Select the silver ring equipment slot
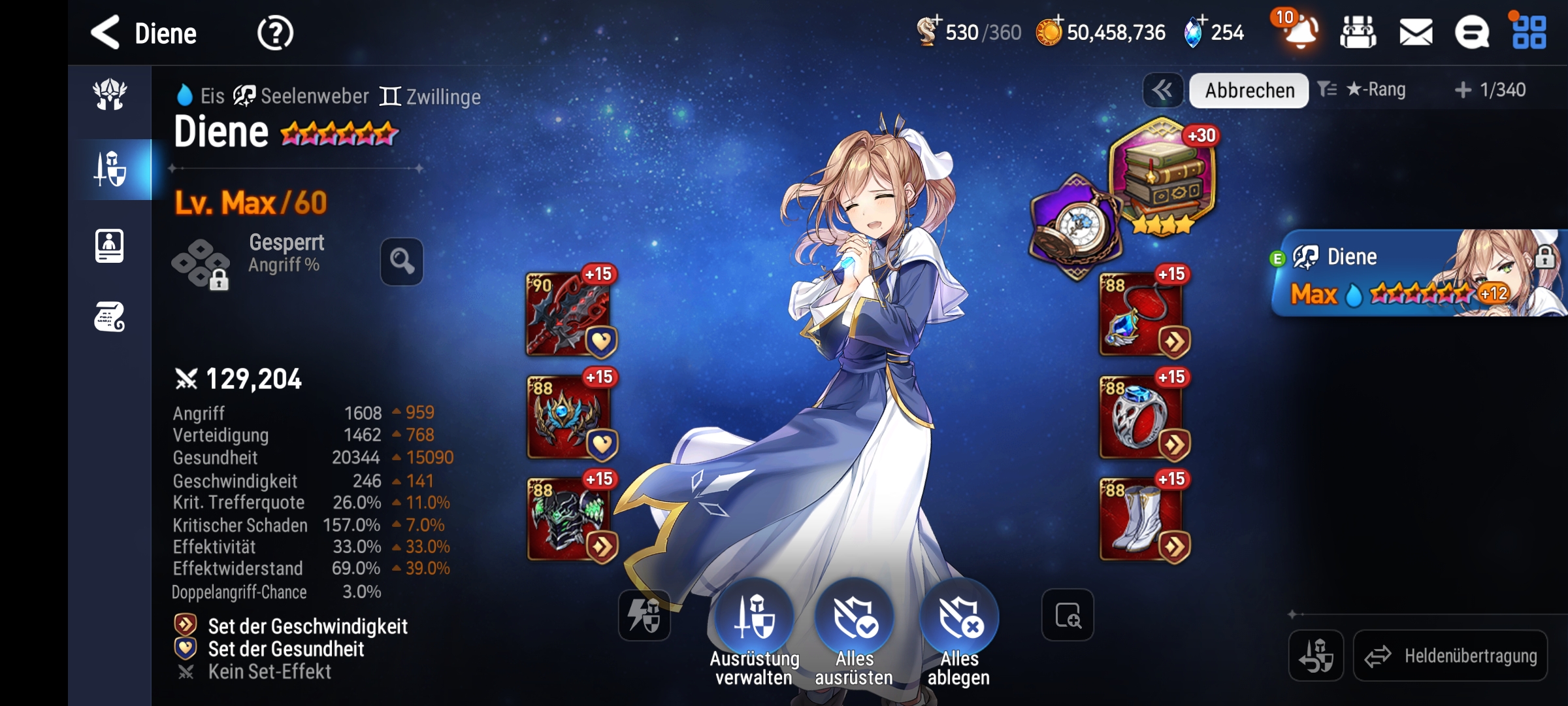Screen dimensions: 1568x706 (x=1141, y=418)
